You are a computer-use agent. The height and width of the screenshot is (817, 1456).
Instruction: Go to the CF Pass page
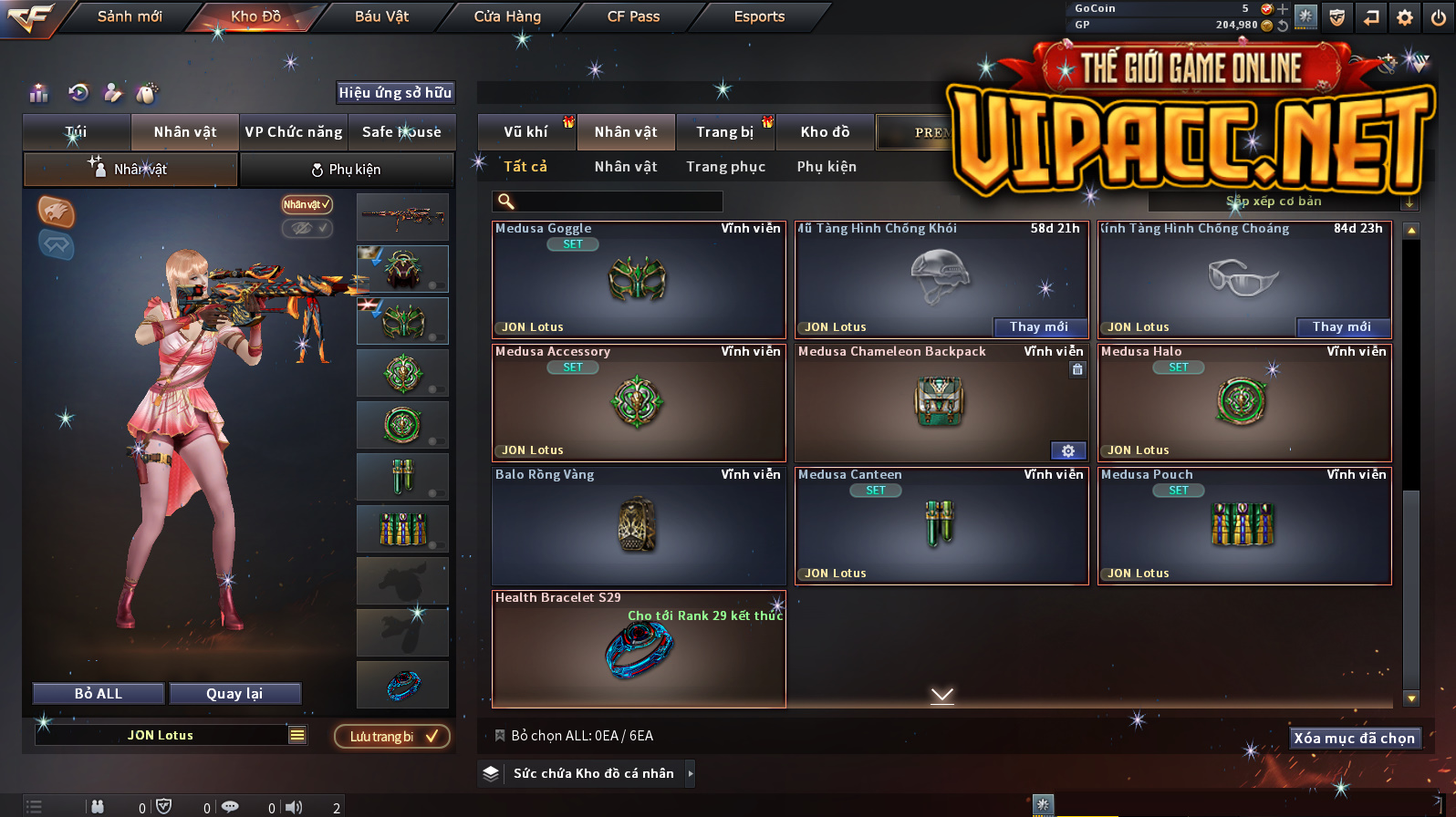(x=633, y=16)
